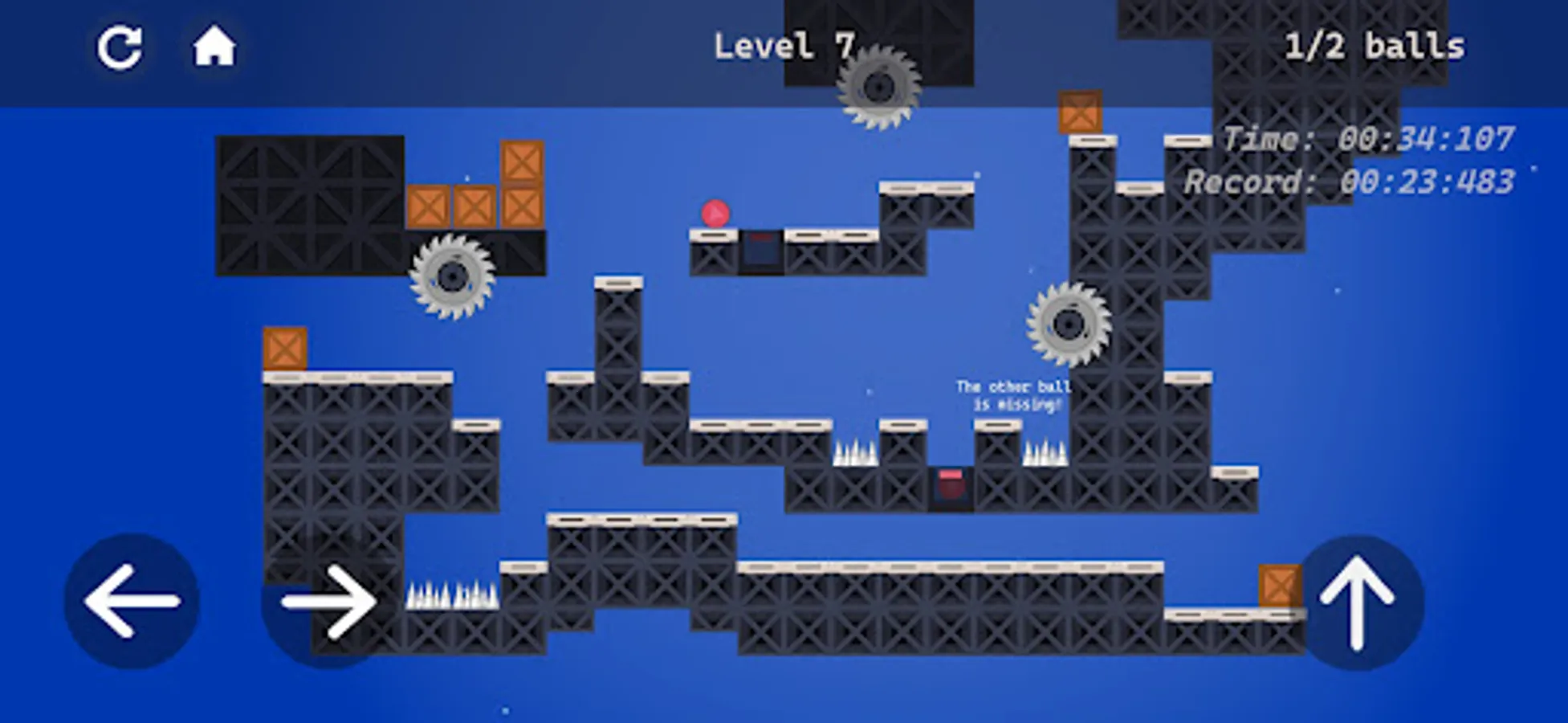Image resolution: width=1568 pixels, height=723 pixels.
Task: Select the pink ball
Action: point(717,213)
